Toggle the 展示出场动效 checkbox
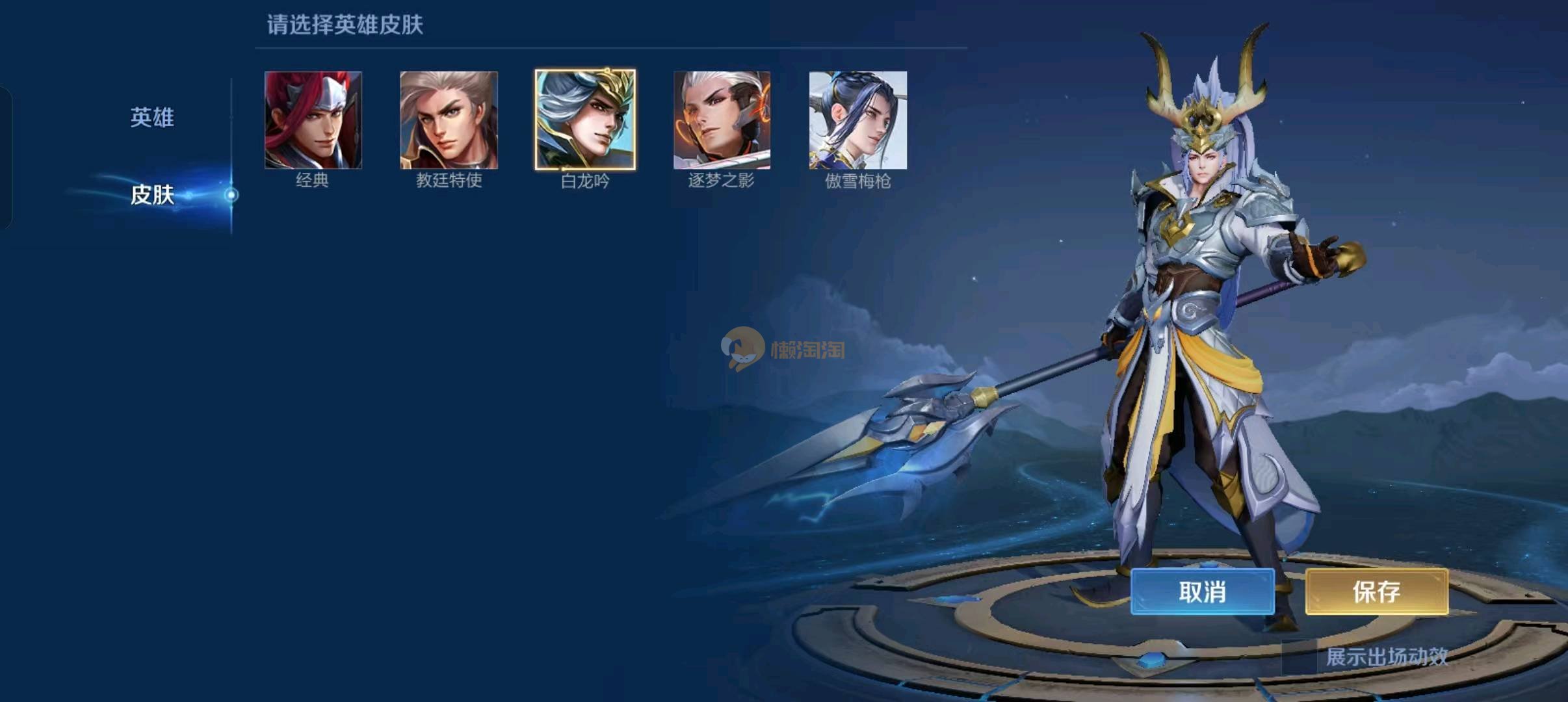1568x702 pixels. pyautogui.click(x=1299, y=657)
